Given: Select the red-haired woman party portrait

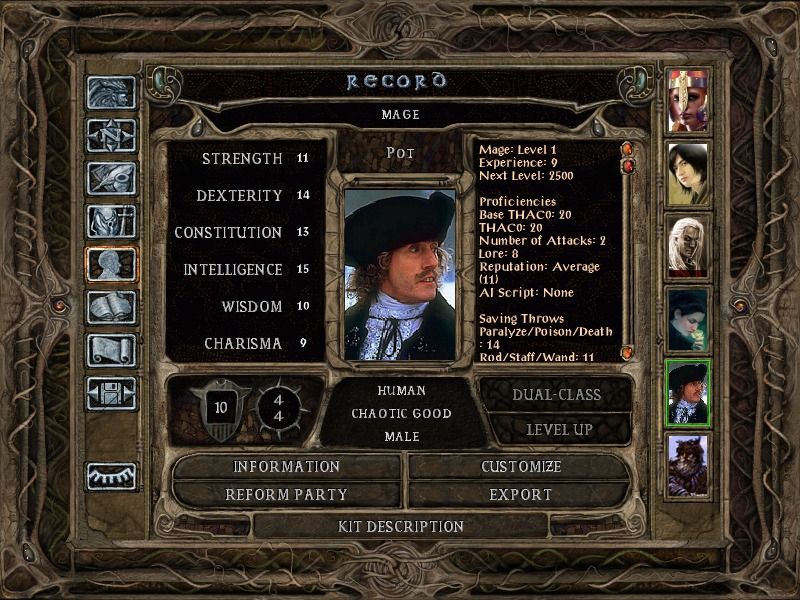Looking at the screenshot, I should (x=688, y=100).
